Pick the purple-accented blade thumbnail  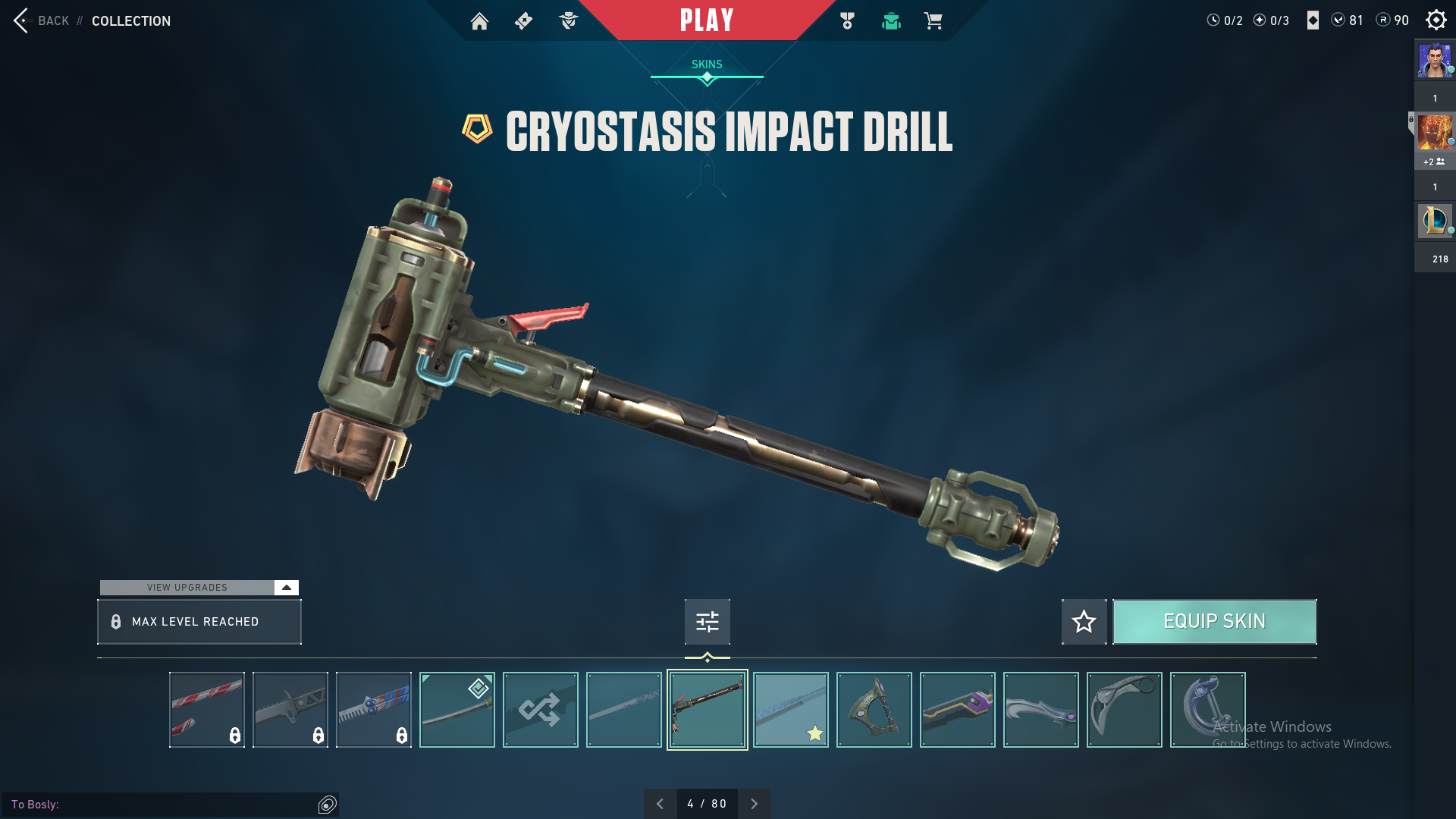point(958,710)
